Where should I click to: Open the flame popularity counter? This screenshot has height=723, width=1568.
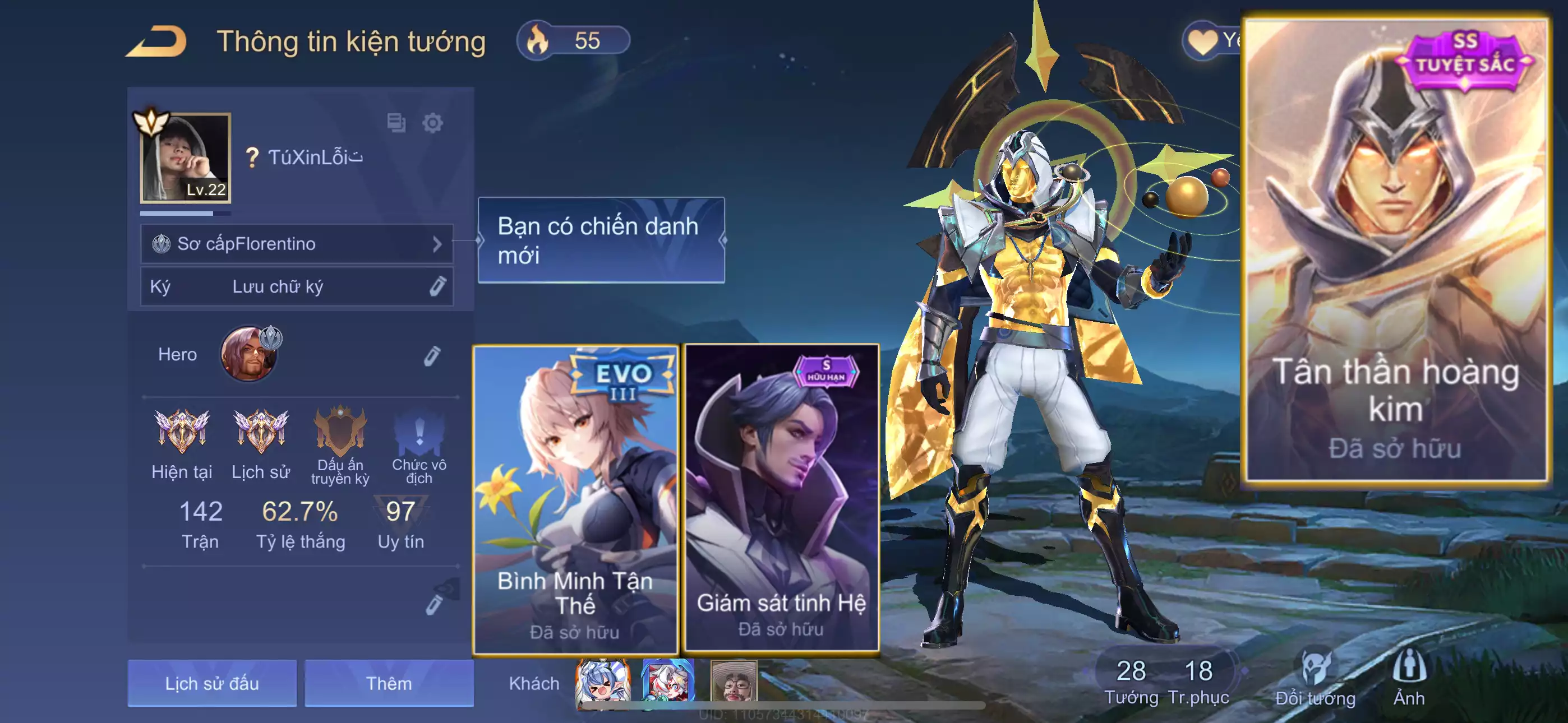(x=572, y=41)
